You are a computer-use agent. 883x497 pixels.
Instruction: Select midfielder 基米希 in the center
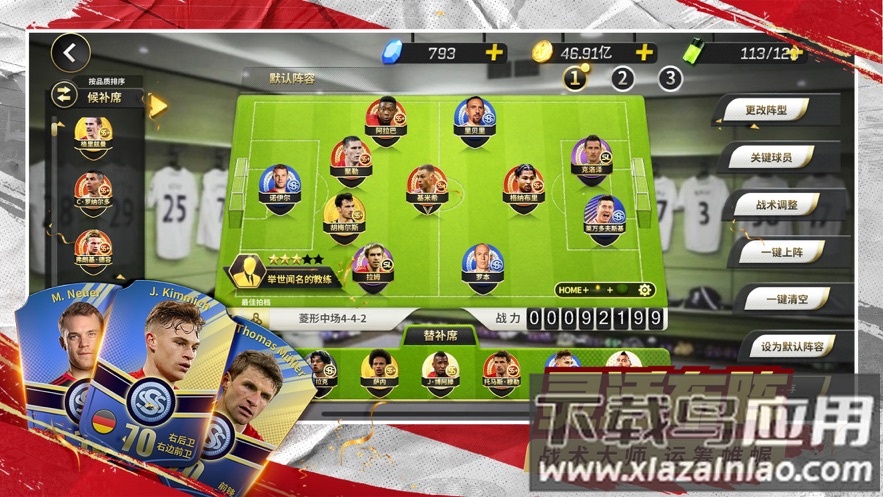coord(426,185)
